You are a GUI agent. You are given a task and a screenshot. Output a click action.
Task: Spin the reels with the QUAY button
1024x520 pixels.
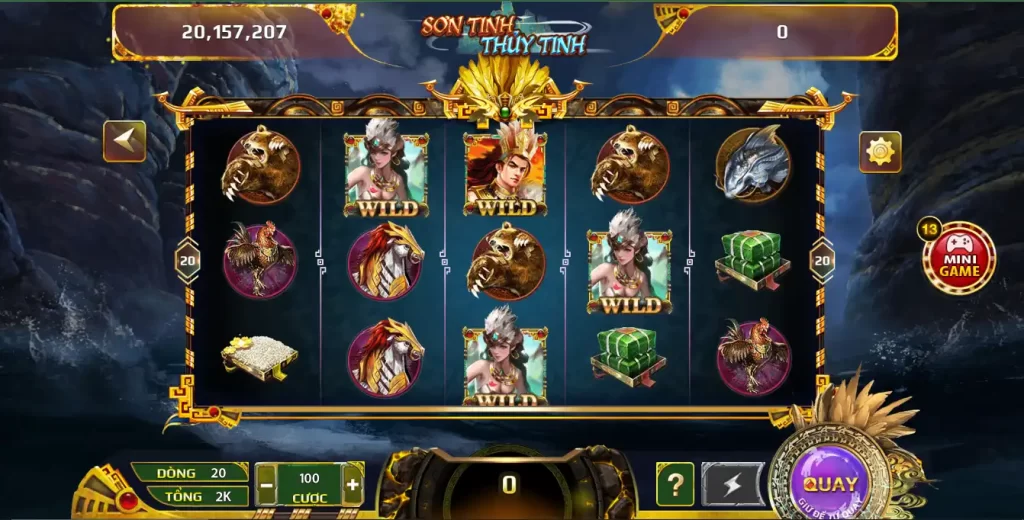(830, 484)
